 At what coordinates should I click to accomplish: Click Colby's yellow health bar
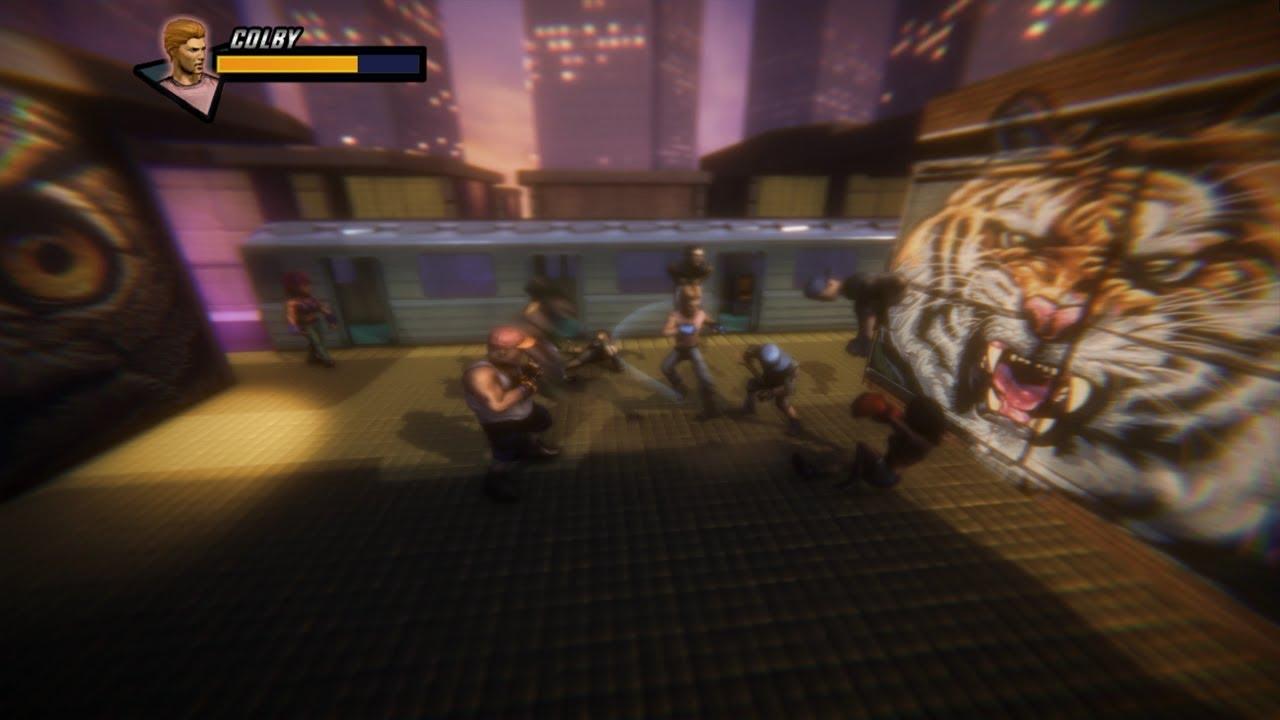285,65
